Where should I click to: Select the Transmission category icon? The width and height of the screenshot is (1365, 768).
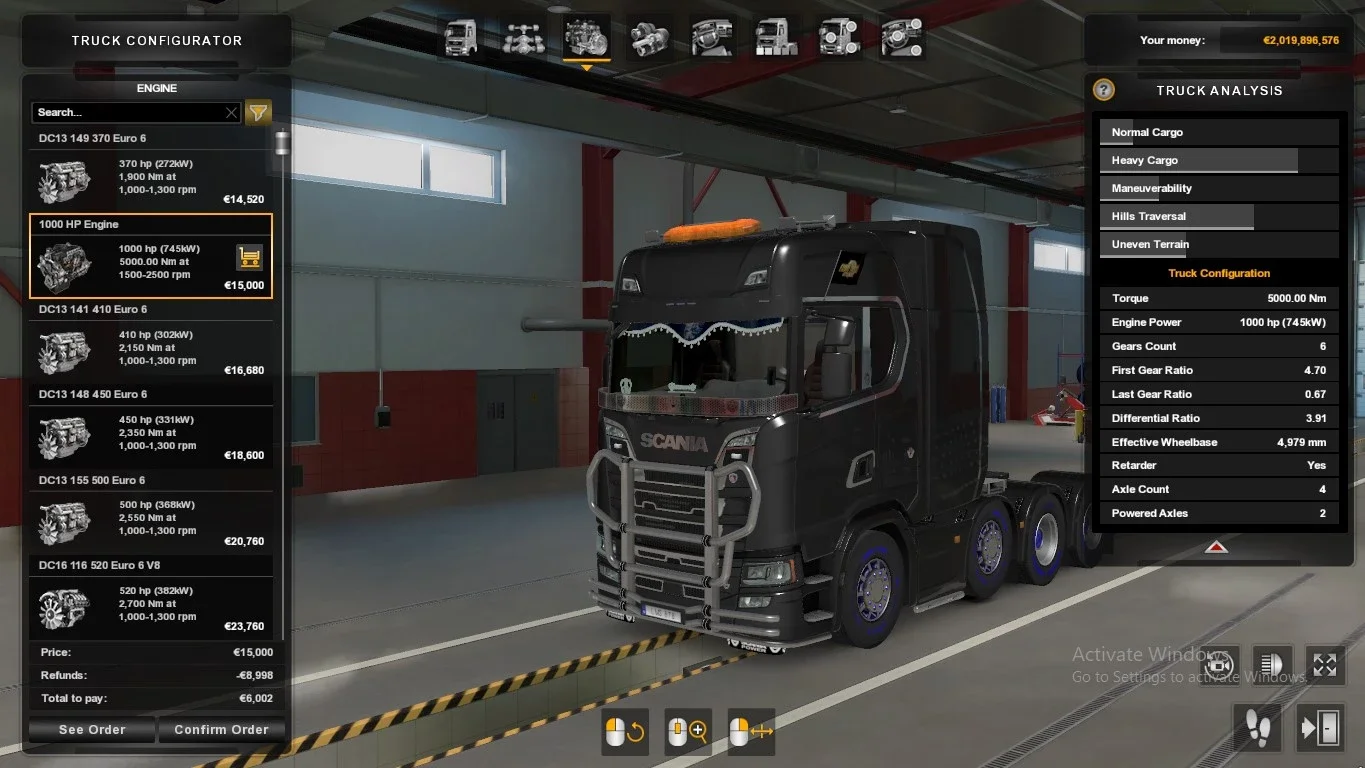point(650,37)
